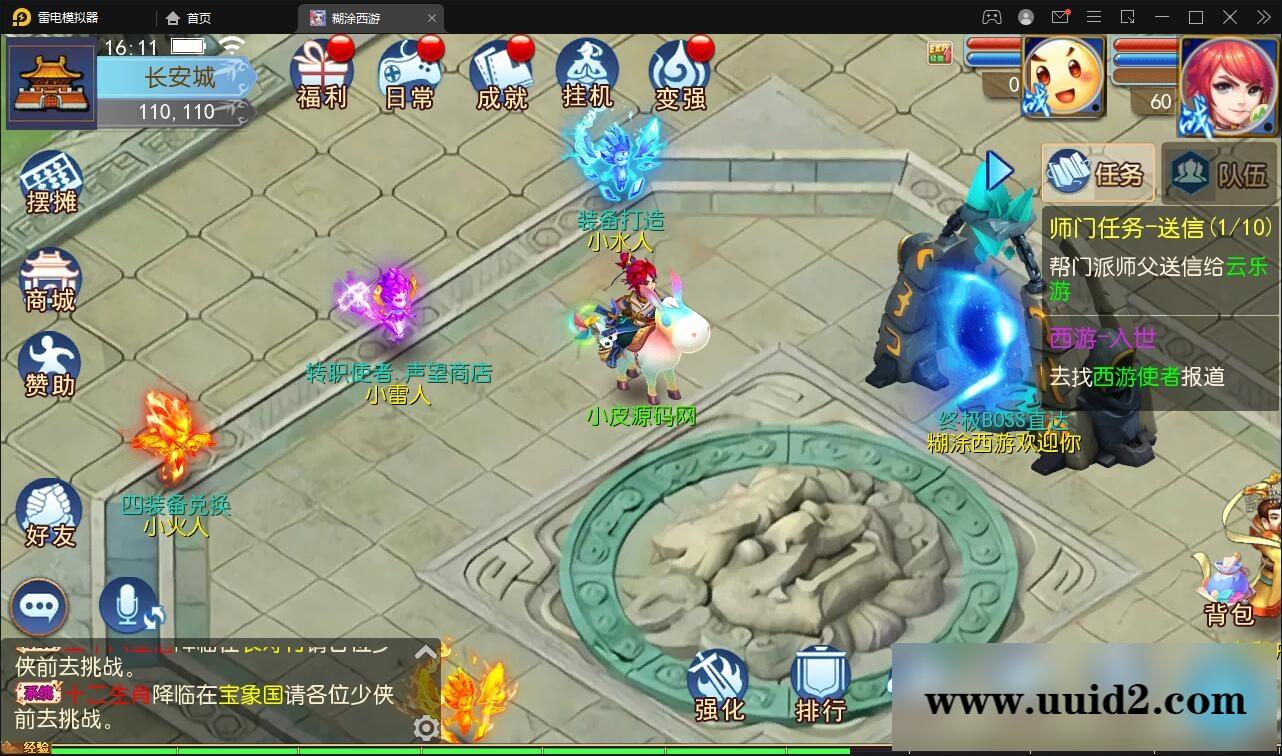Expand extra emulator tools with the double chevron

[1262, 17]
